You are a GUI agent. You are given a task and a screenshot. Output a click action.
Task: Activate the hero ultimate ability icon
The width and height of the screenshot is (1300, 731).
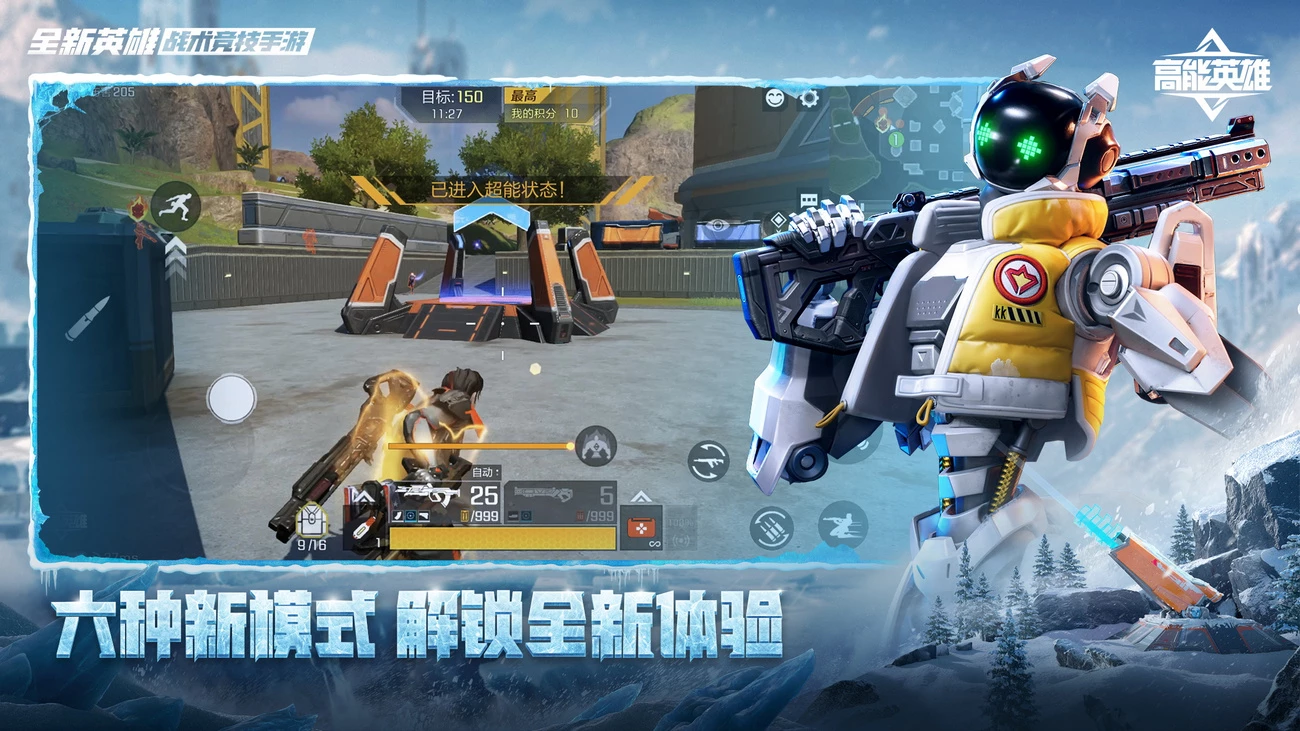[x=596, y=446]
